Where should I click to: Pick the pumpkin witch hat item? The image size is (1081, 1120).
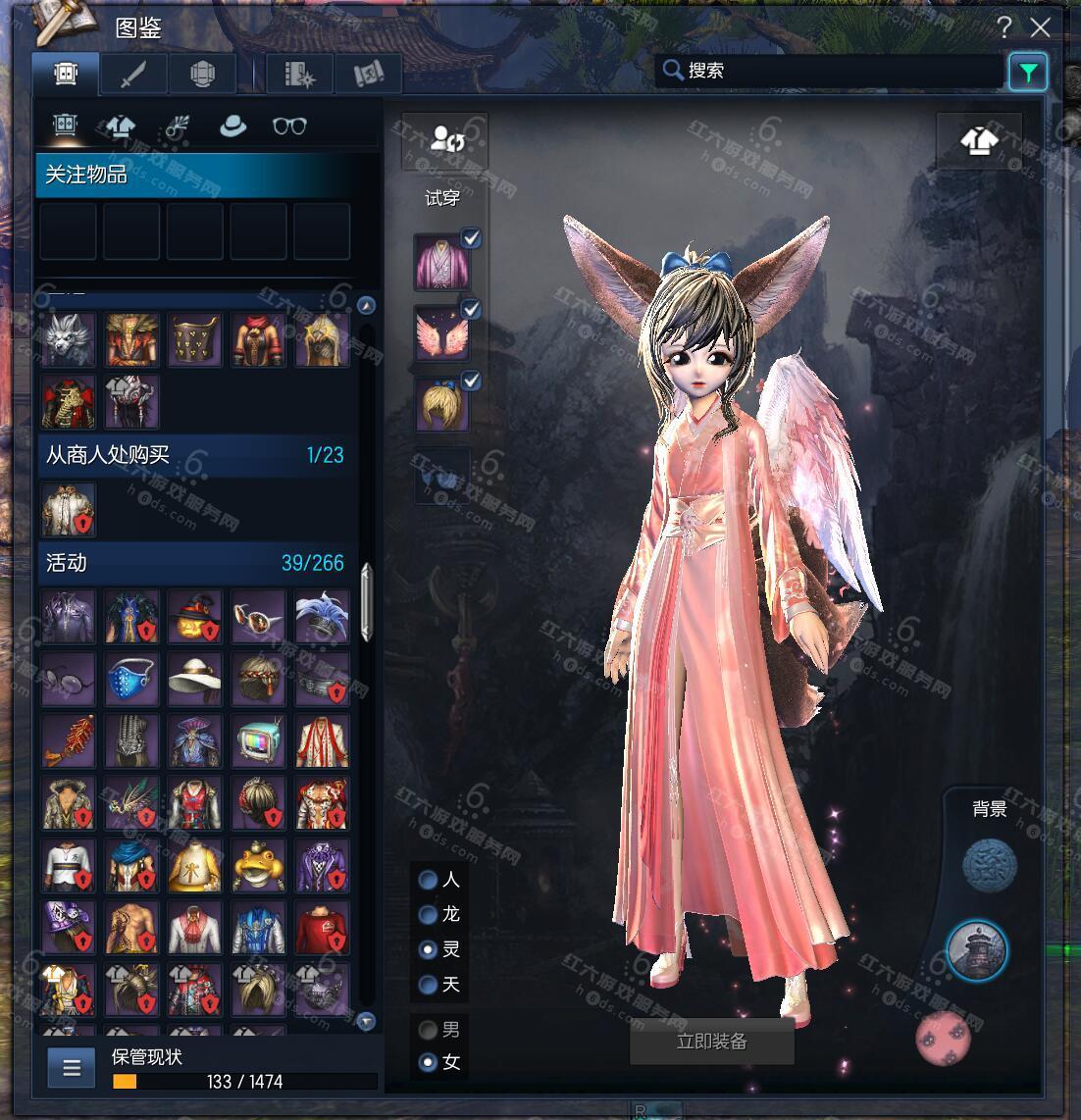coord(195,617)
